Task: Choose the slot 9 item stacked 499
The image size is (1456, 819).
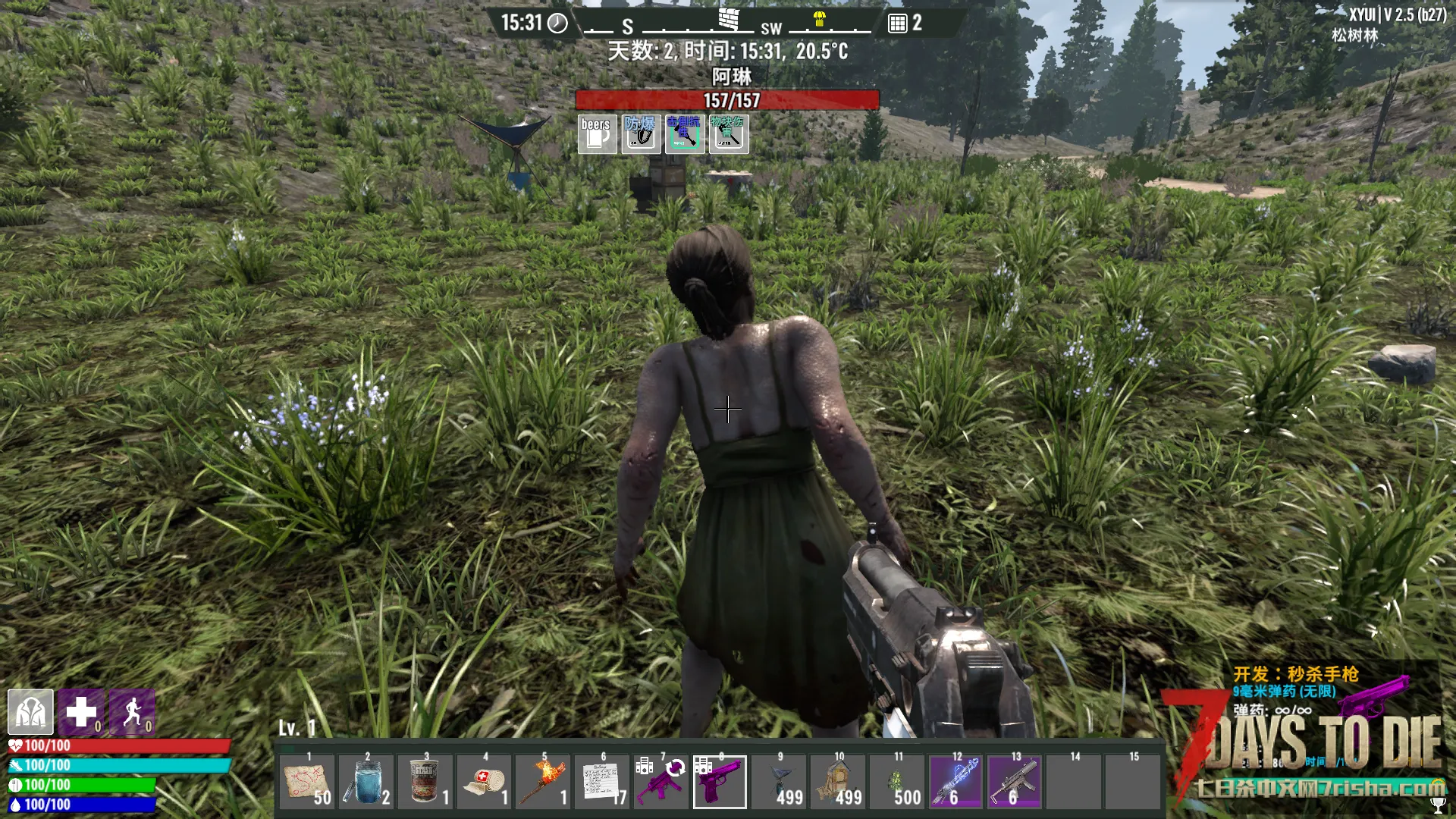Action: (x=779, y=782)
